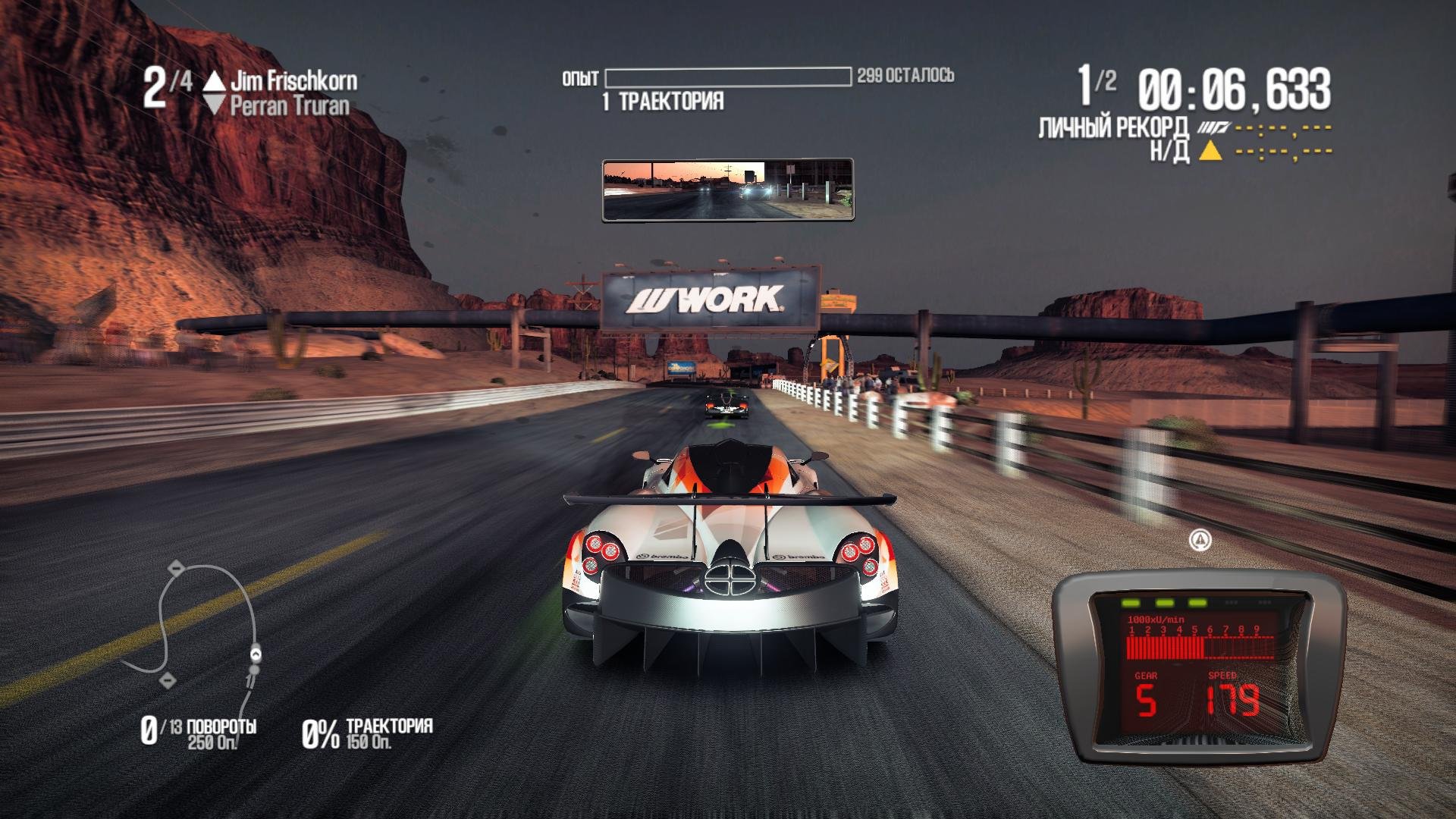Open the Траектория 150 Оп. objective tracker
The image size is (1456, 819).
(367, 733)
